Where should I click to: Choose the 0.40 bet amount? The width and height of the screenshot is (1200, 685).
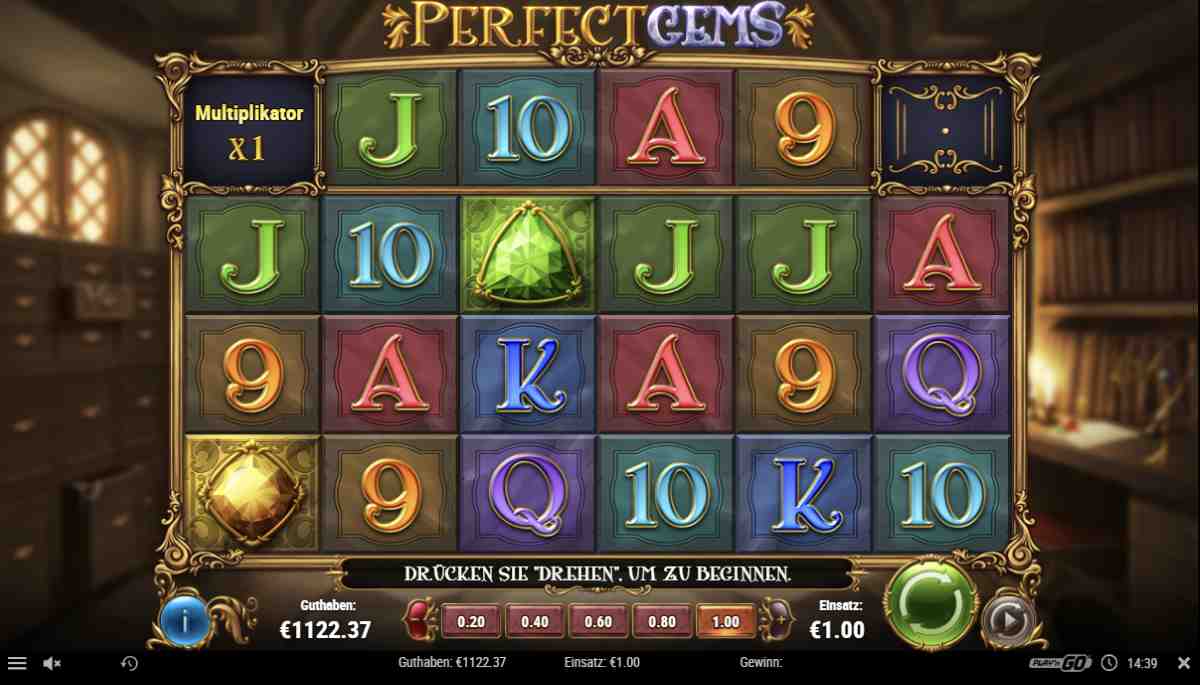[535, 621]
